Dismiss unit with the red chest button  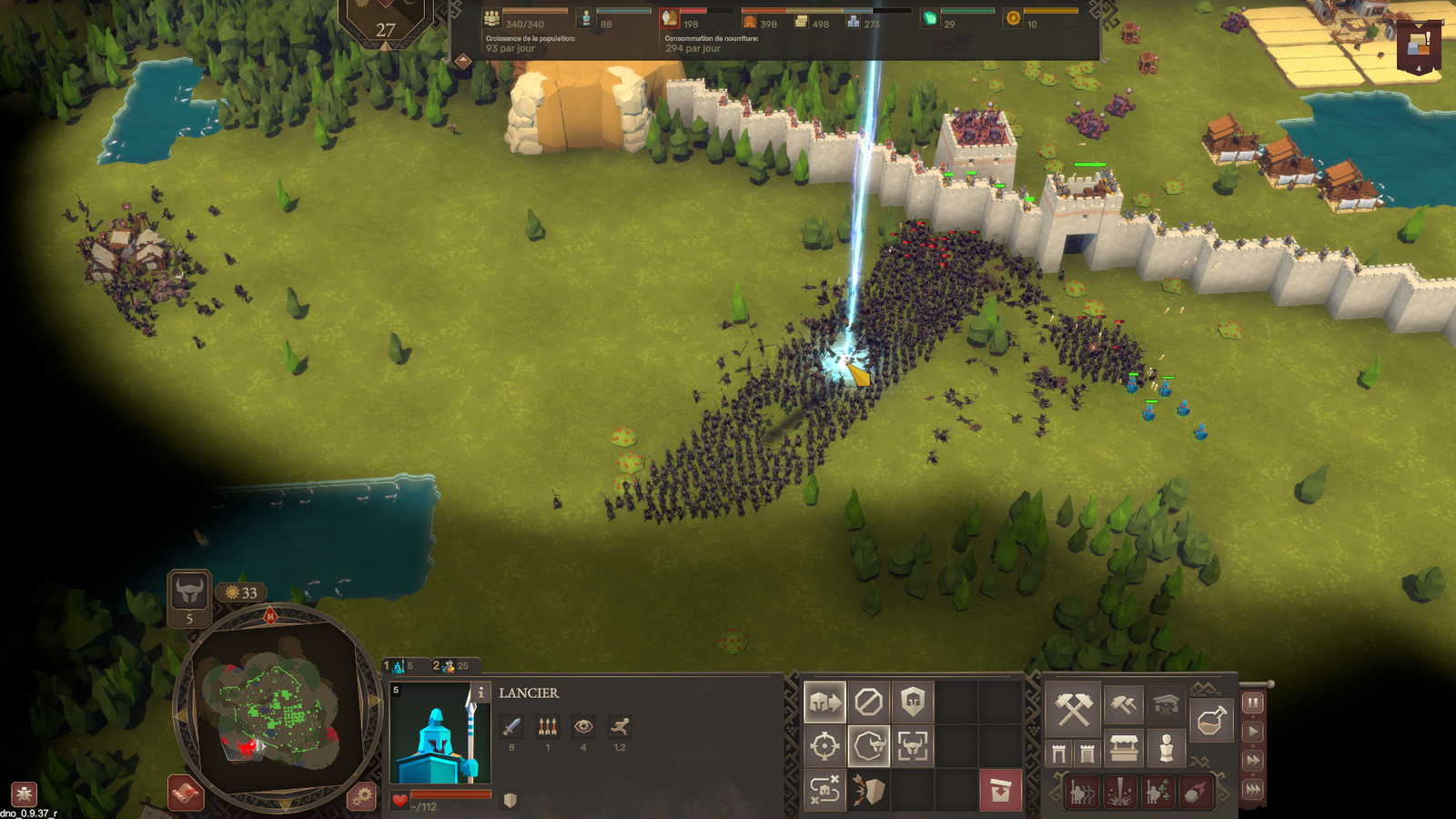1000,790
